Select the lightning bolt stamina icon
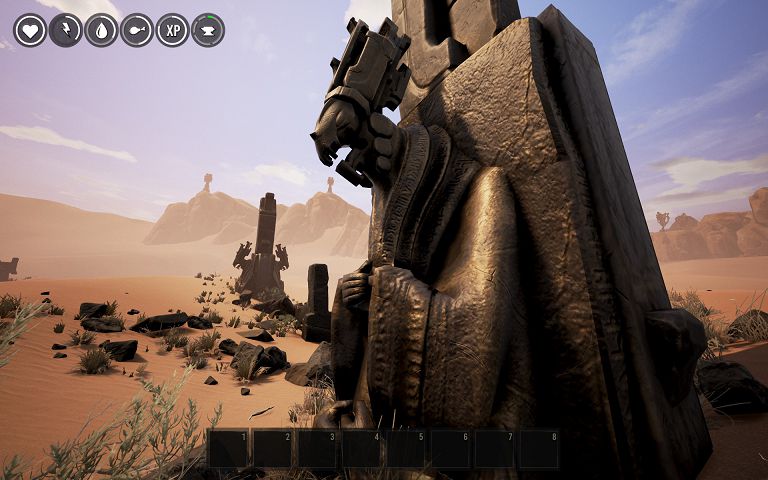768x480 pixels. (x=65, y=30)
